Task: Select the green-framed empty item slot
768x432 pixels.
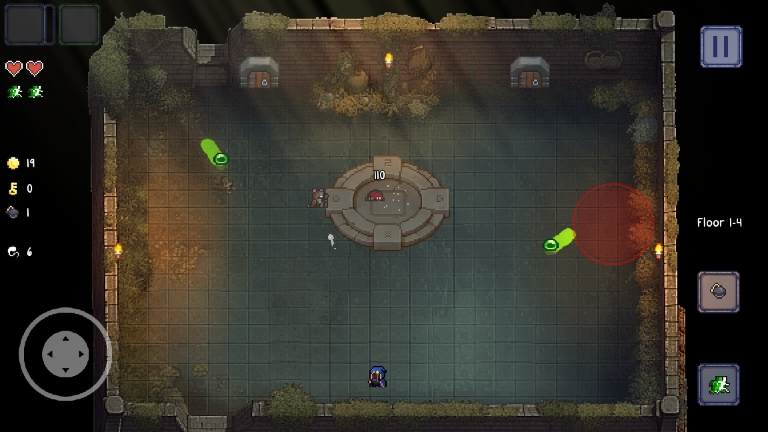Action: [79, 25]
